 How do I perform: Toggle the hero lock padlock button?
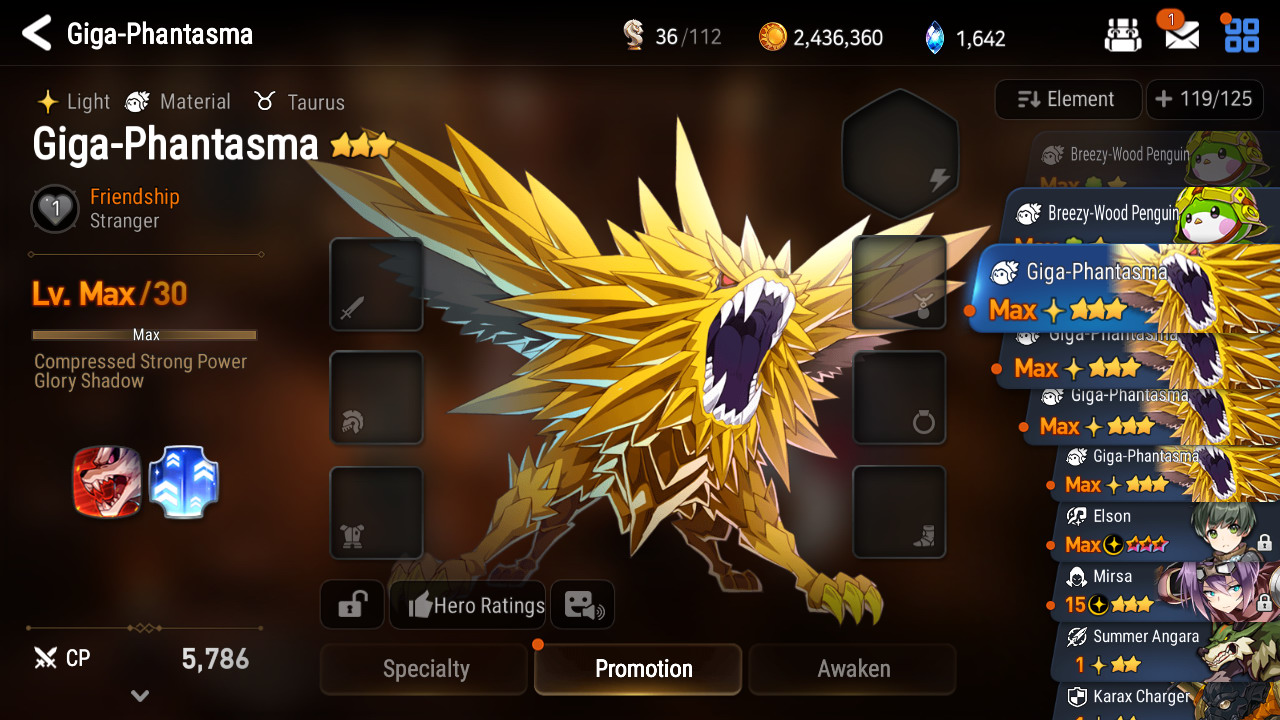point(352,605)
